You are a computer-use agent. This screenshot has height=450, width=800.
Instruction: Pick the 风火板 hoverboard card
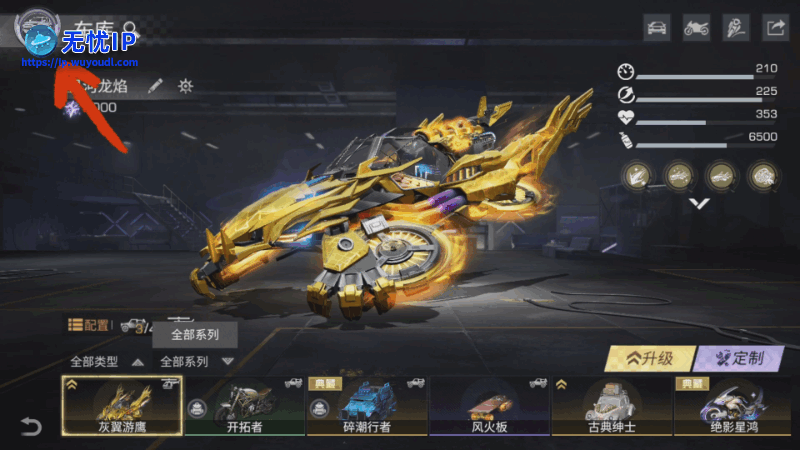pyautogui.click(x=489, y=406)
